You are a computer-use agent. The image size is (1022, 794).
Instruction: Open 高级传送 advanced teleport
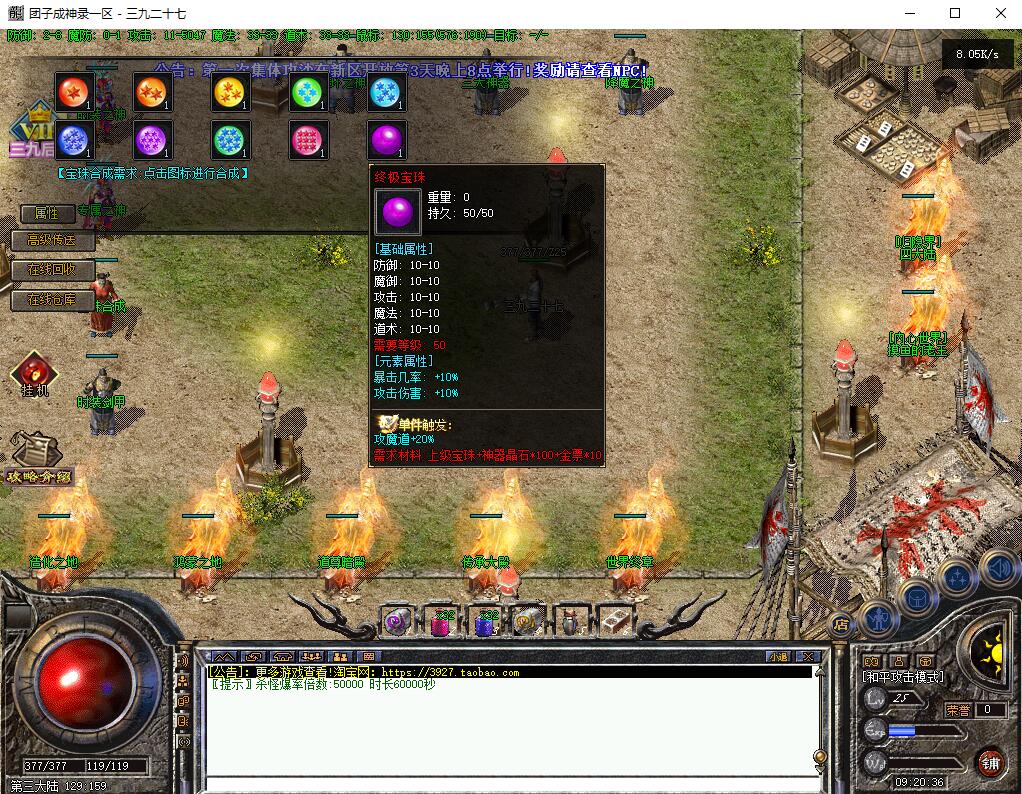click(52, 241)
